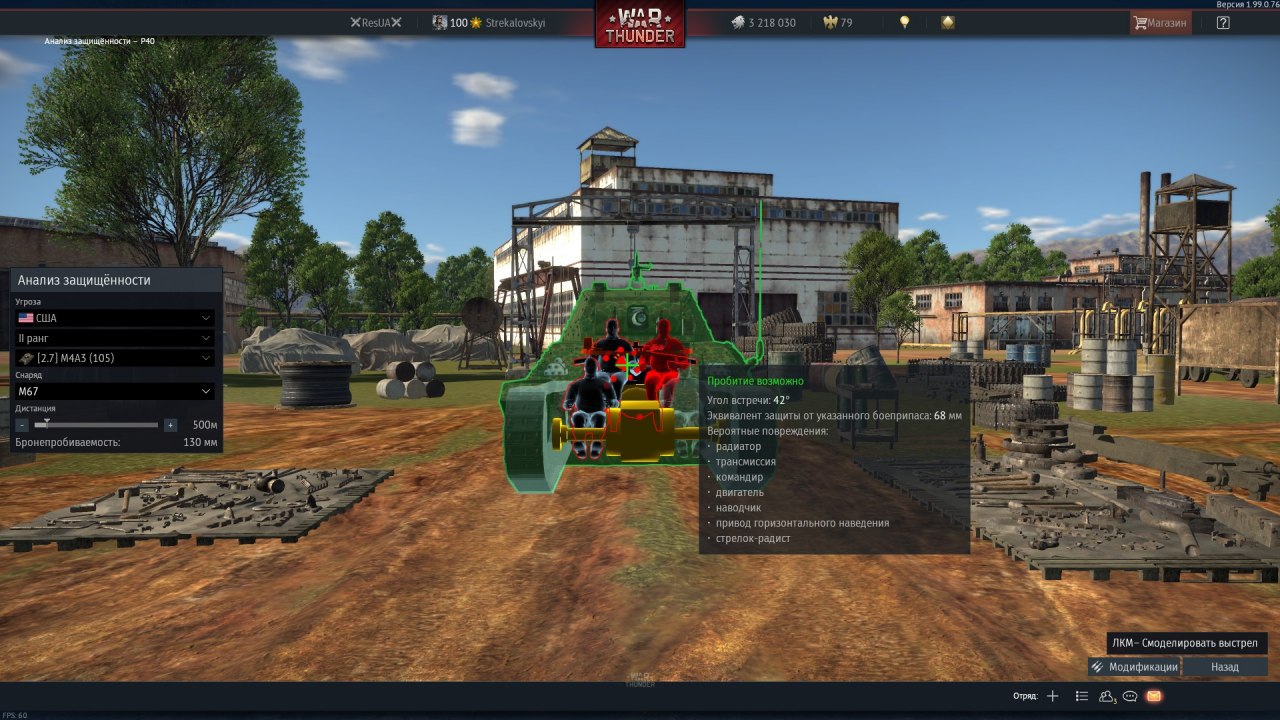Open the Магазин shop
The height and width of the screenshot is (720, 1280).
pos(1160,23)
